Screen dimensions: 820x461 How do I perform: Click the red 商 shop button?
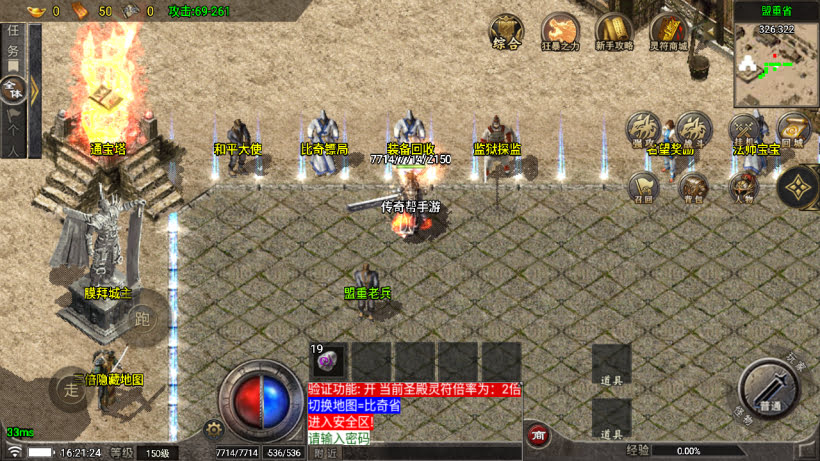538,435
